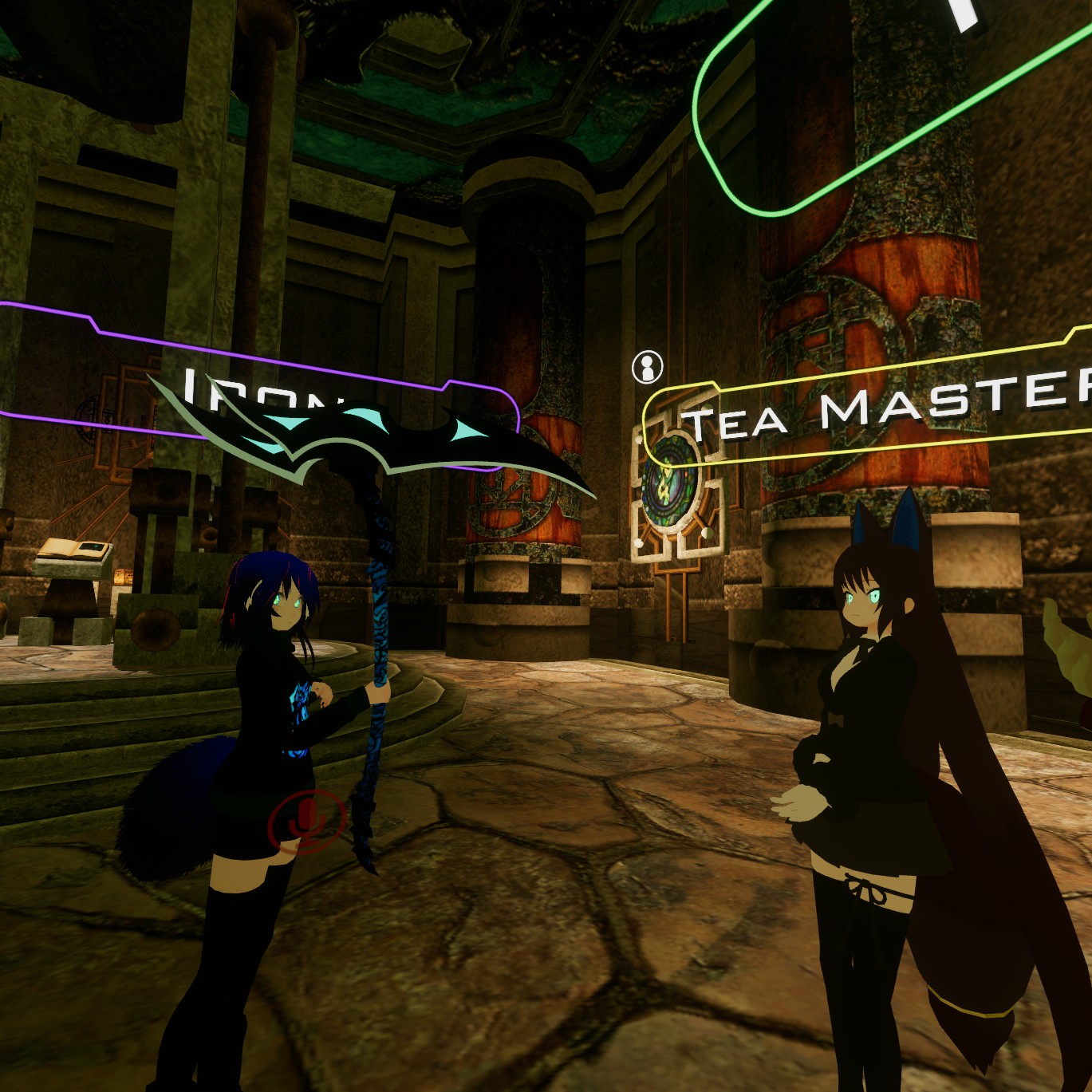1092x1092 pixels.
Task: Click the friend icon above Tea Master
Action: click(647, 367)
